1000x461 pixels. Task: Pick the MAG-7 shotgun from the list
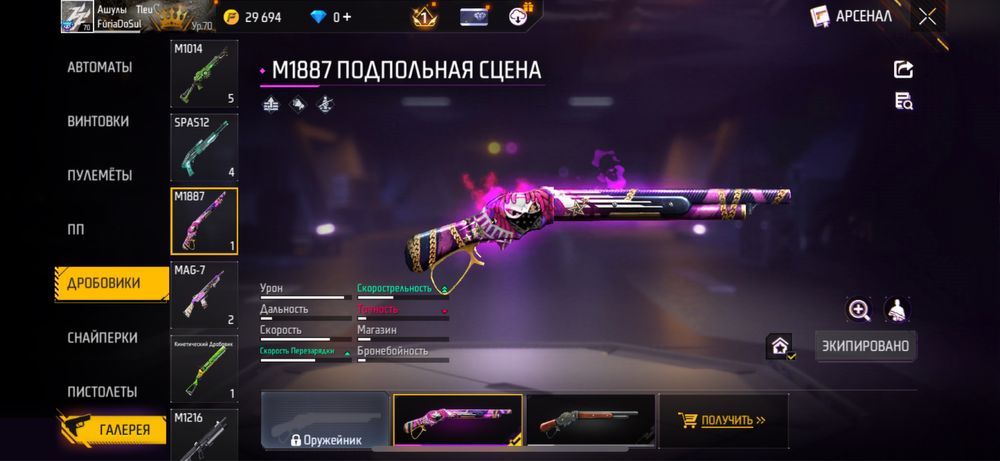click(x=204, y=294)
